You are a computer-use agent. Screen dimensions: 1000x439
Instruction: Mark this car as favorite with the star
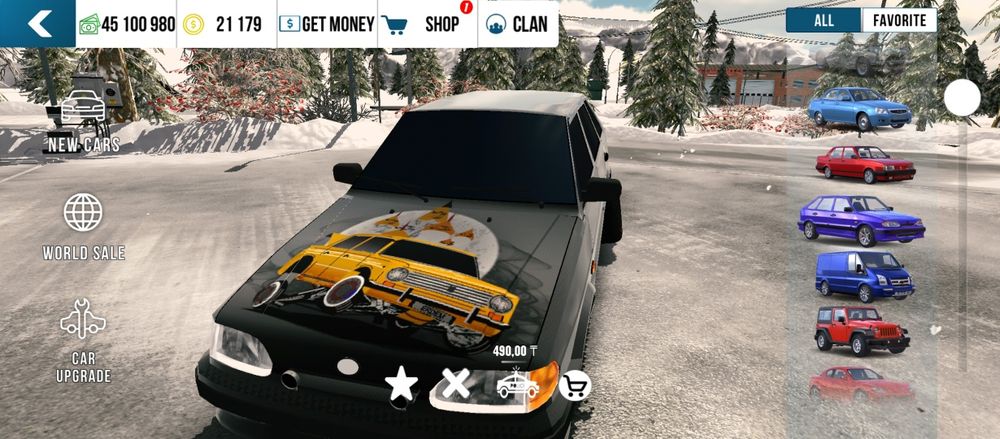pos(402,385)
